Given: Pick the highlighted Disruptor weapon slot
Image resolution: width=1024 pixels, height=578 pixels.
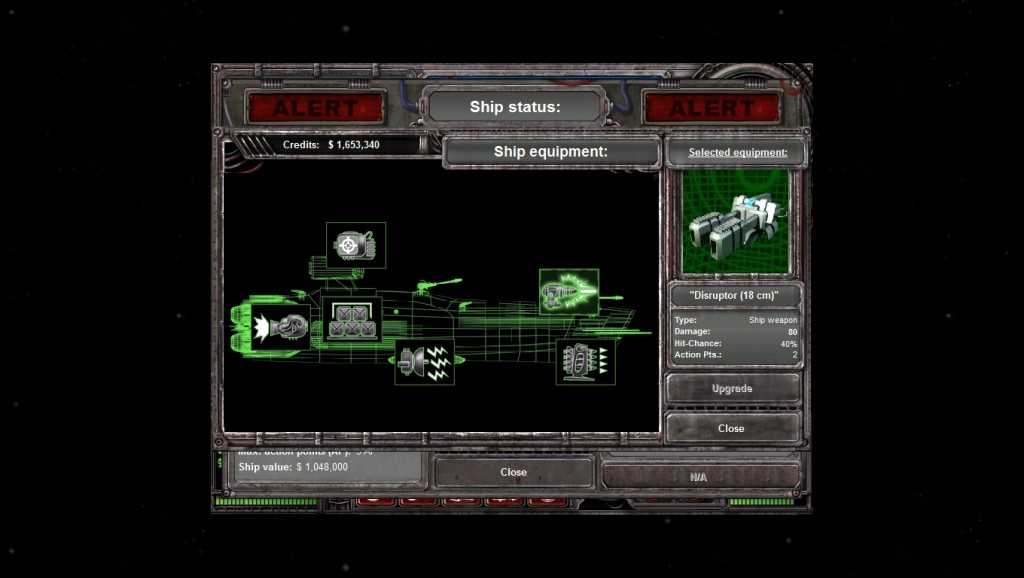Looking at the screenshot, I should pos(569,292).
